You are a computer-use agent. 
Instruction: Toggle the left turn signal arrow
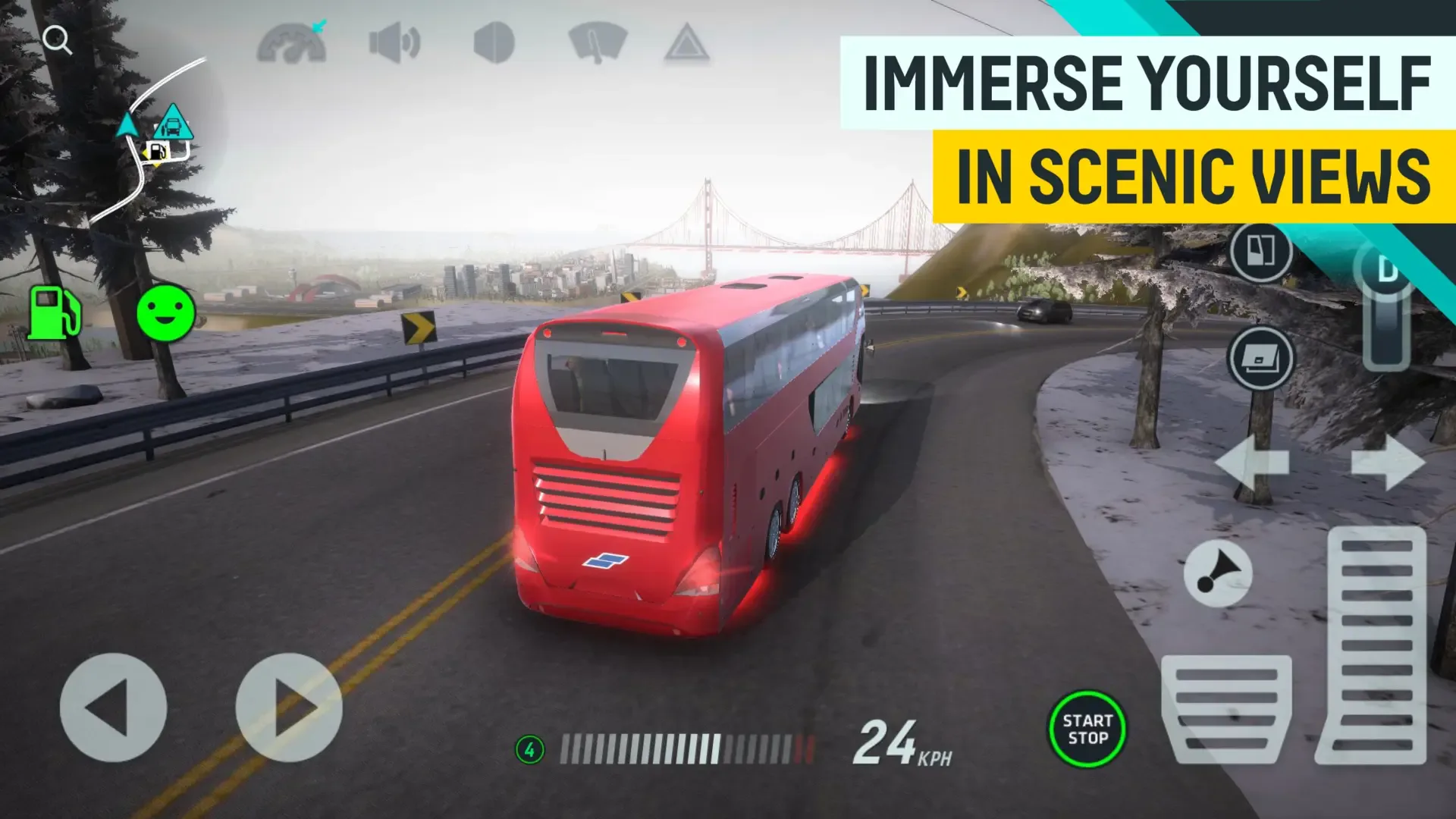(x=1253, y=463)
